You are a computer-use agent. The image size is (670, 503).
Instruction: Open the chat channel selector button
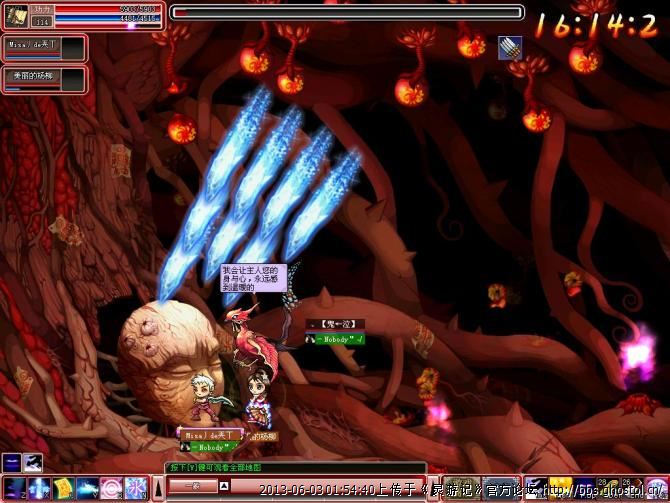click(x=190, y=486)
